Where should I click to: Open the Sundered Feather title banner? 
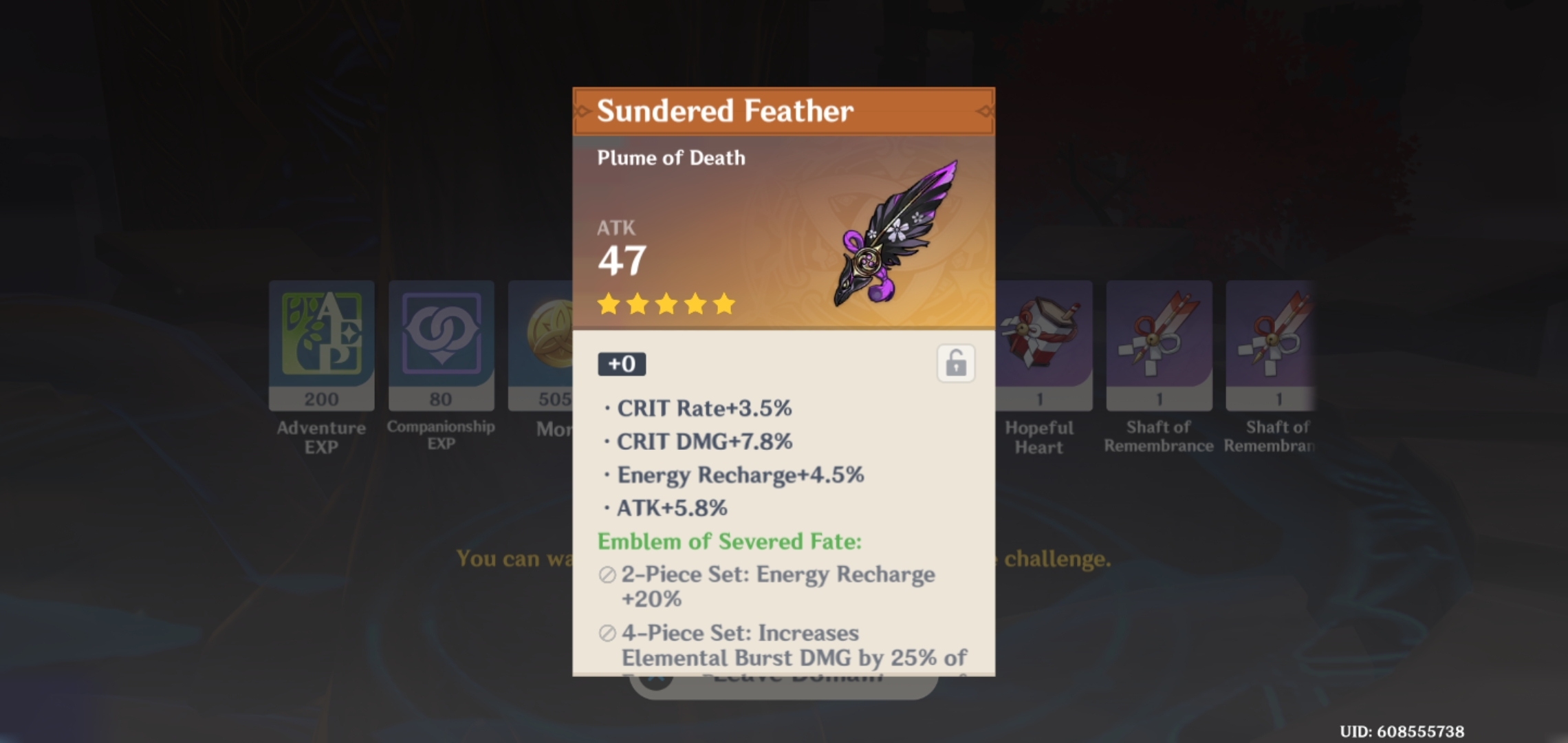[783, 109]
